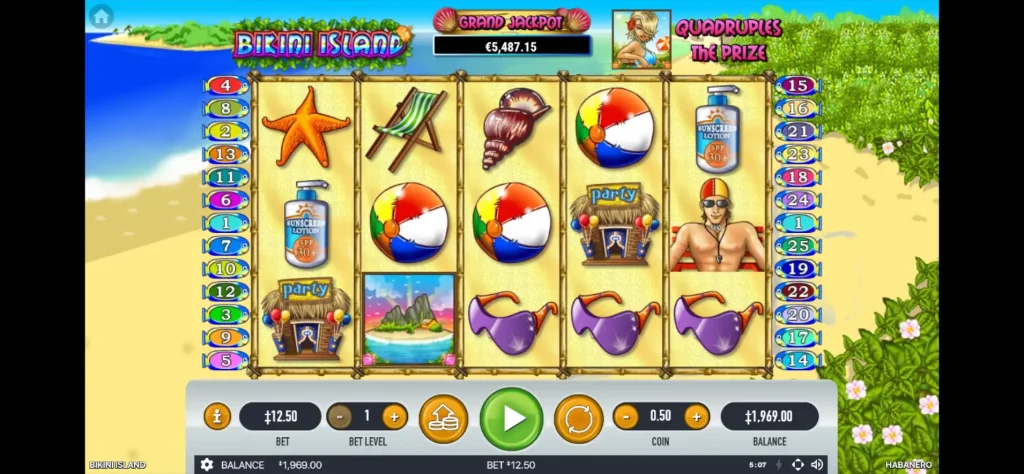Screen dimensions: 1024x474
Task: Raise the coin value
Action: 696,416
